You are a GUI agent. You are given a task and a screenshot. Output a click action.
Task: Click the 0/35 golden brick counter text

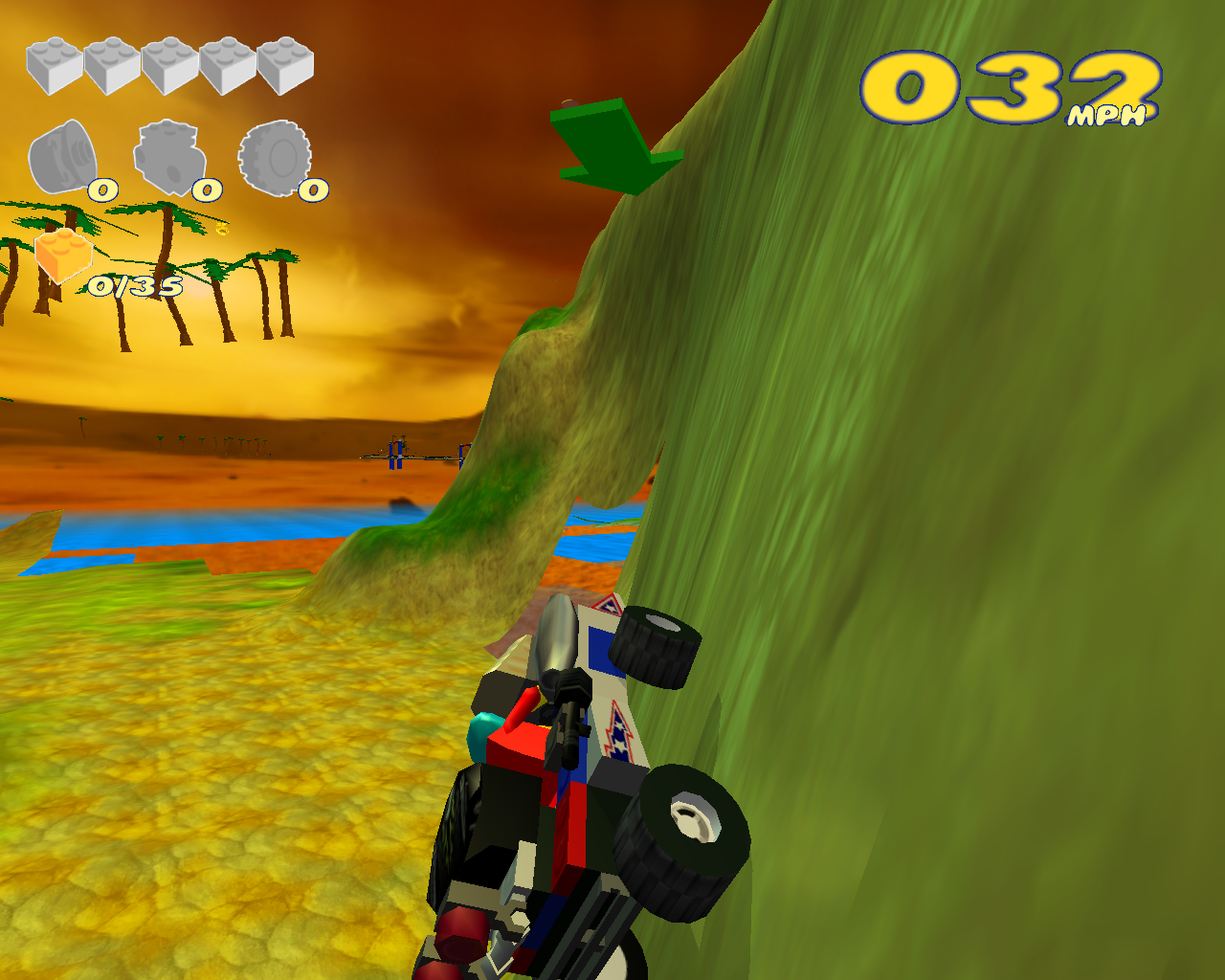coord(134,284)
